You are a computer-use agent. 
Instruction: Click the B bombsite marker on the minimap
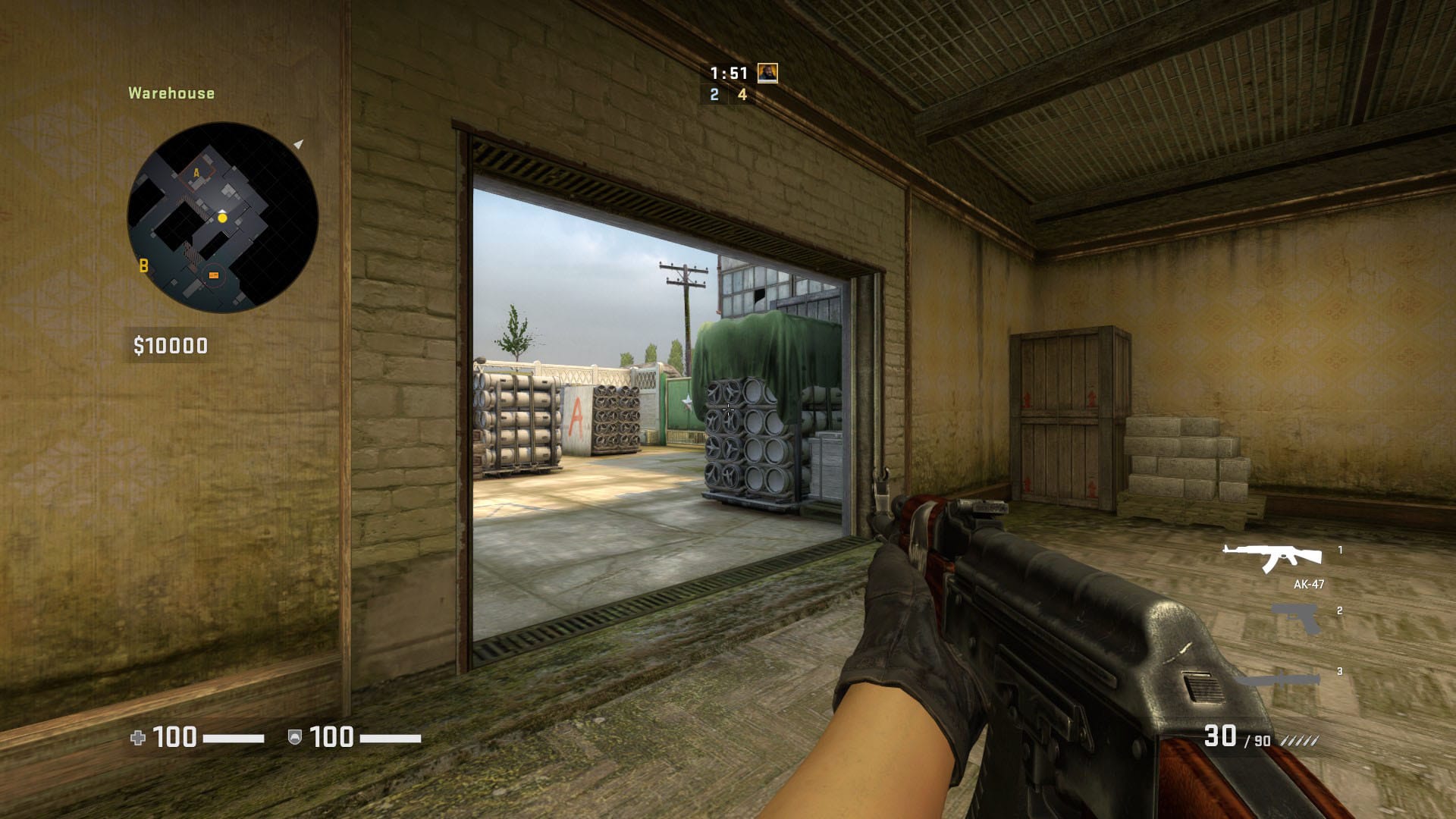click(143, 266)
